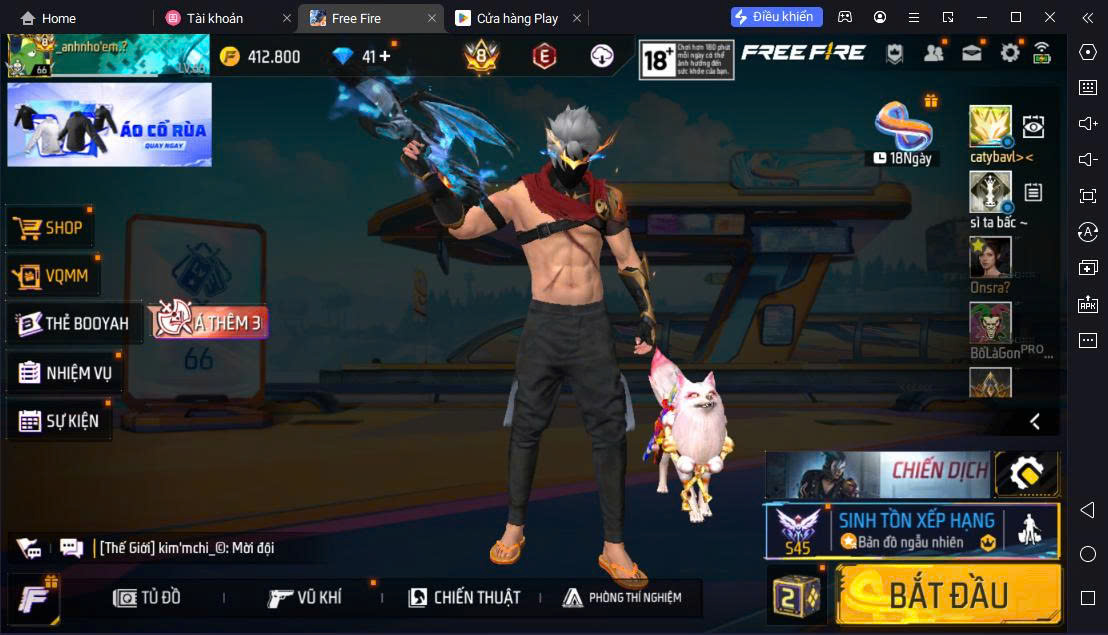This screenshot has height=635, width=1108.
Task: Select the SINH TỒN XẾP HẠNG mode
Action: (911, 530)
